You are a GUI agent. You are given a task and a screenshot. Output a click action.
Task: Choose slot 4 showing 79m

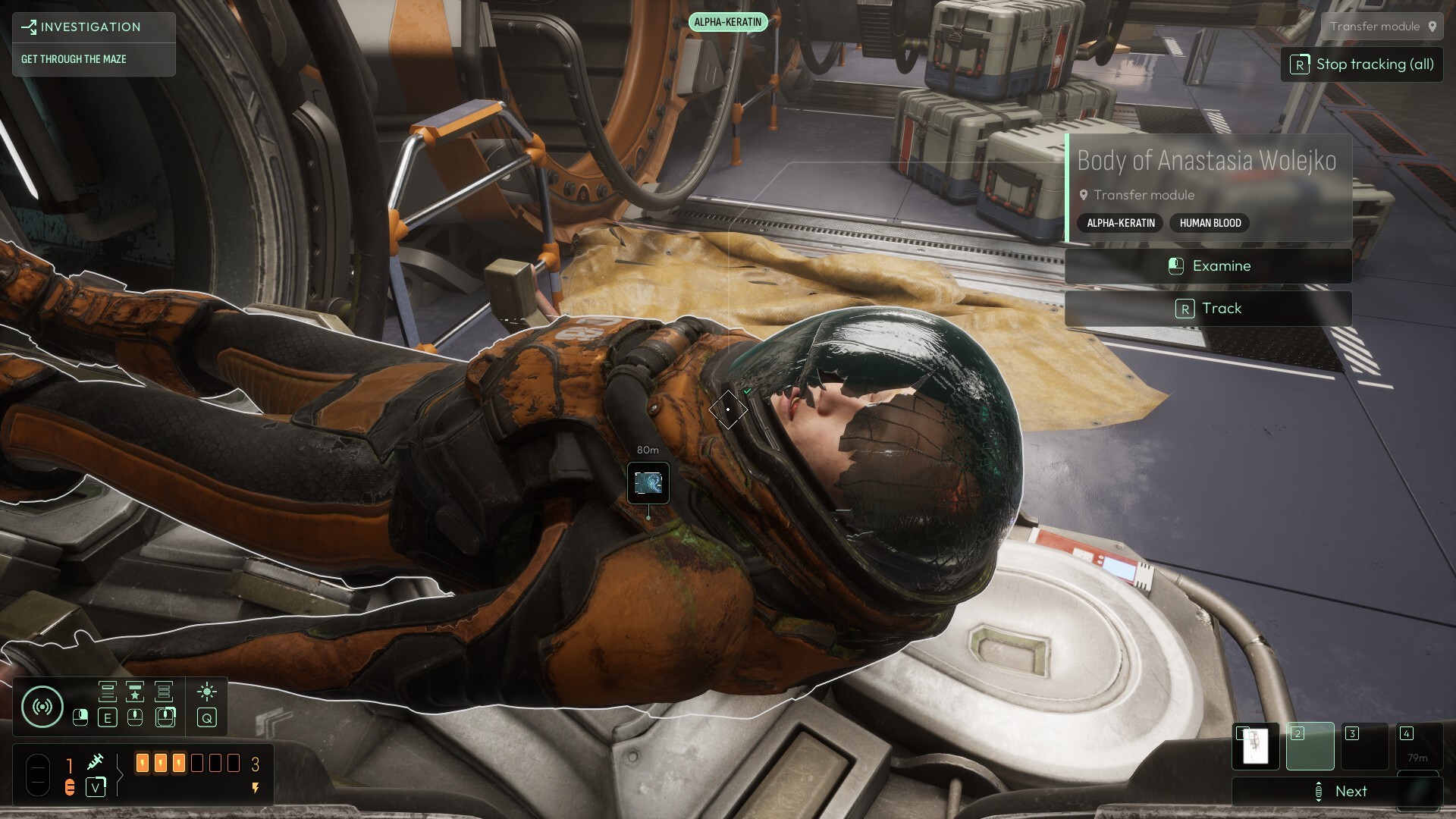[x=1417, y=746]
